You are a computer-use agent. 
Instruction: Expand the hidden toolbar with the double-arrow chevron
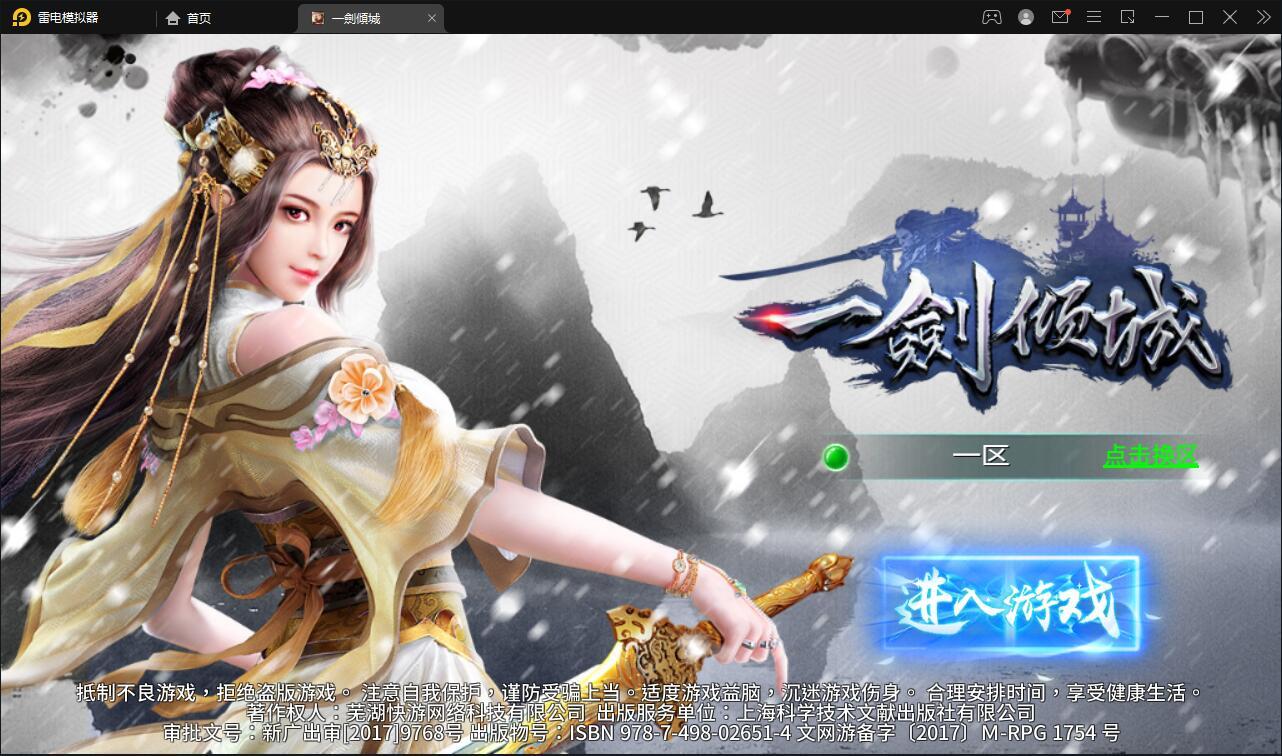(1263, 17)
